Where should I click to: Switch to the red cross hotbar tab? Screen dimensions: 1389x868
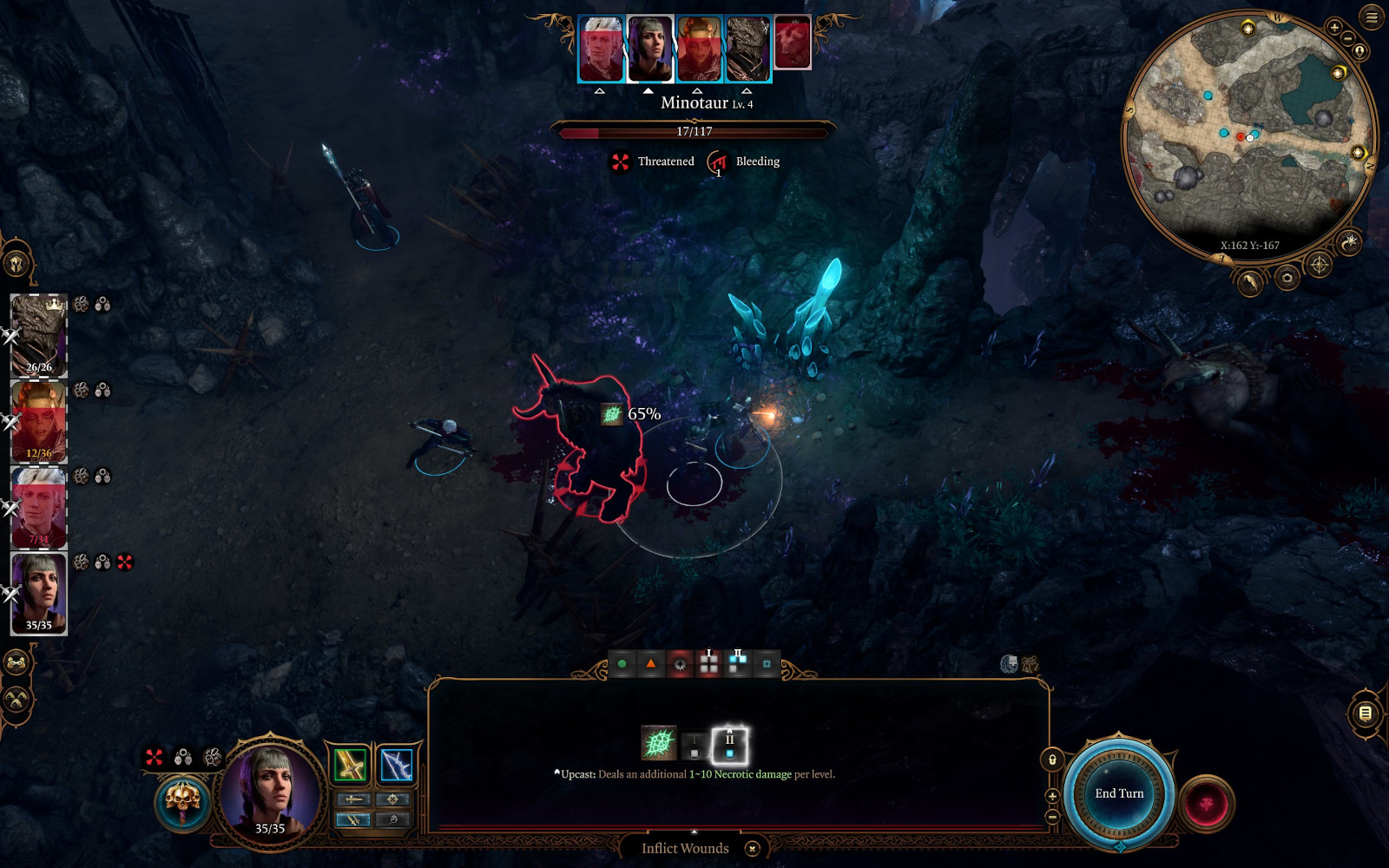[x=708, y=664]
